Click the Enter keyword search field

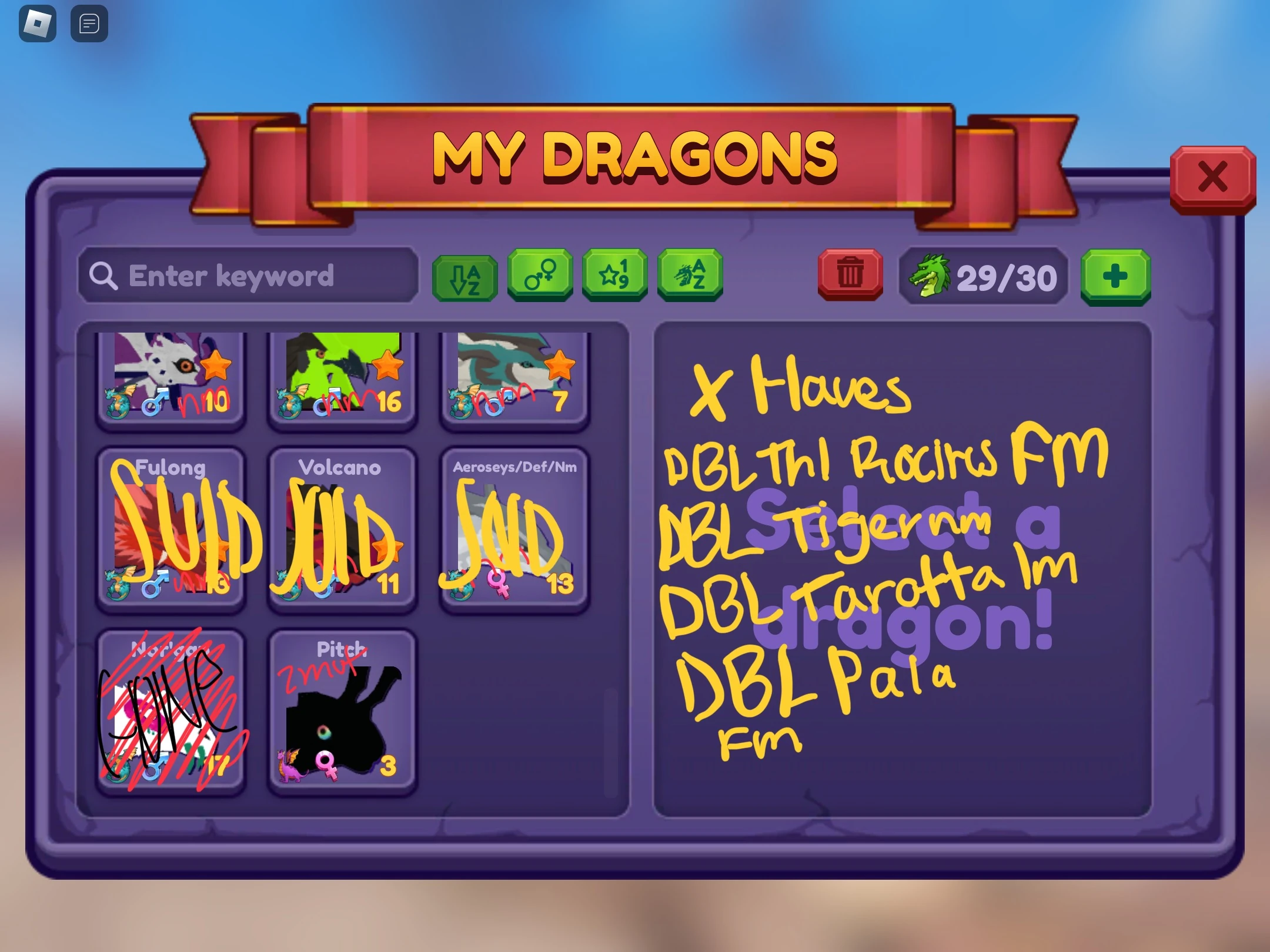tap(247, 276)
